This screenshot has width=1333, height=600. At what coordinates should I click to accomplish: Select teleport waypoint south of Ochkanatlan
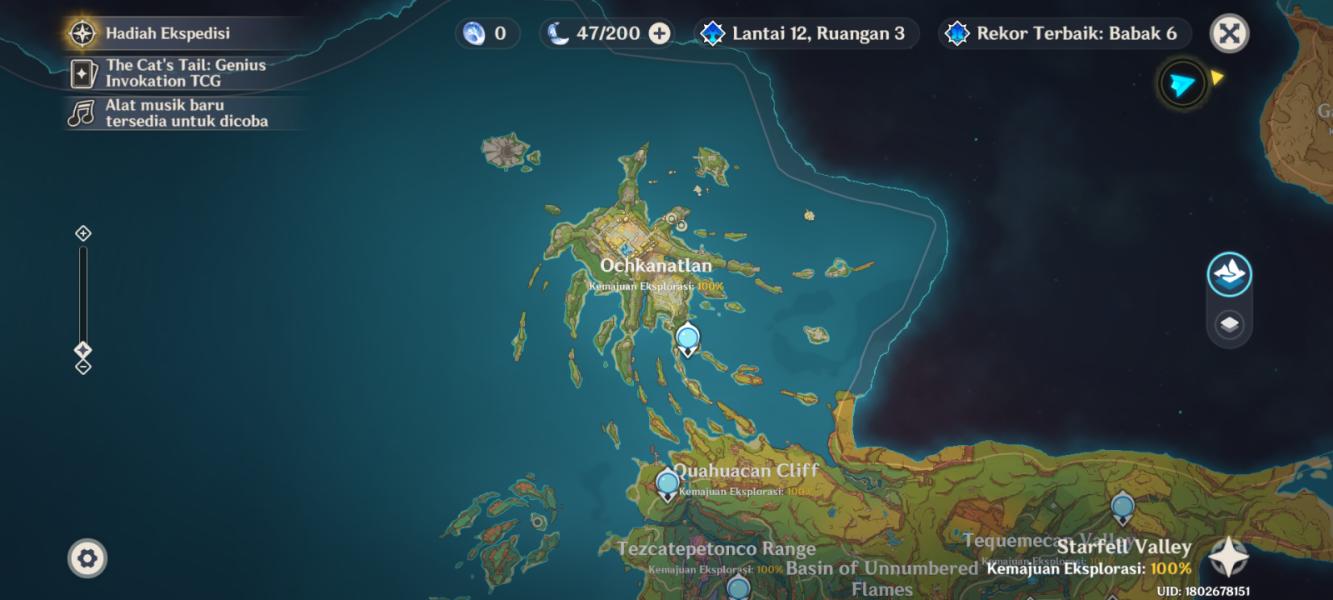coord(687,339)
